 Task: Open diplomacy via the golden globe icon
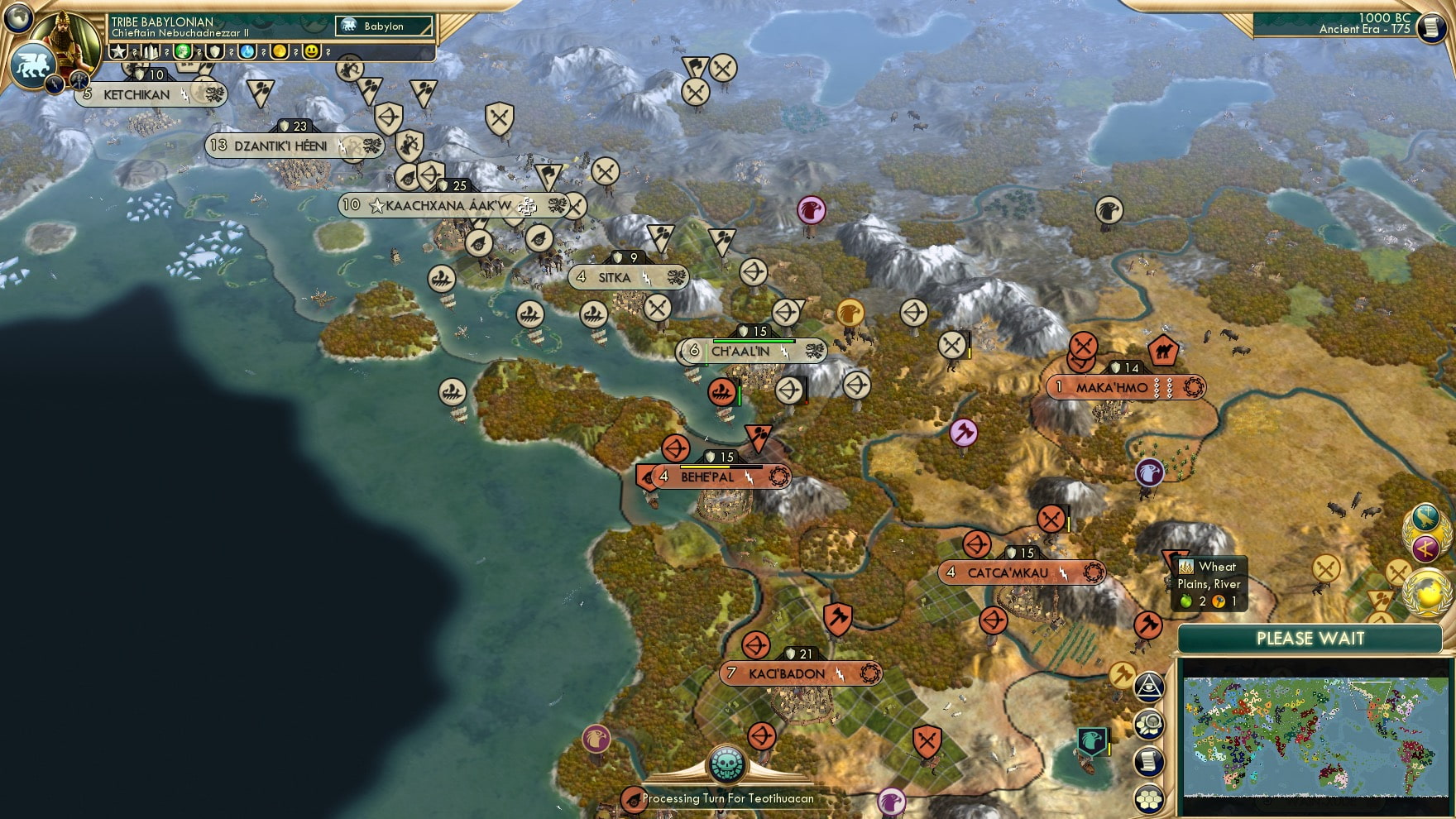point(1427,593)
